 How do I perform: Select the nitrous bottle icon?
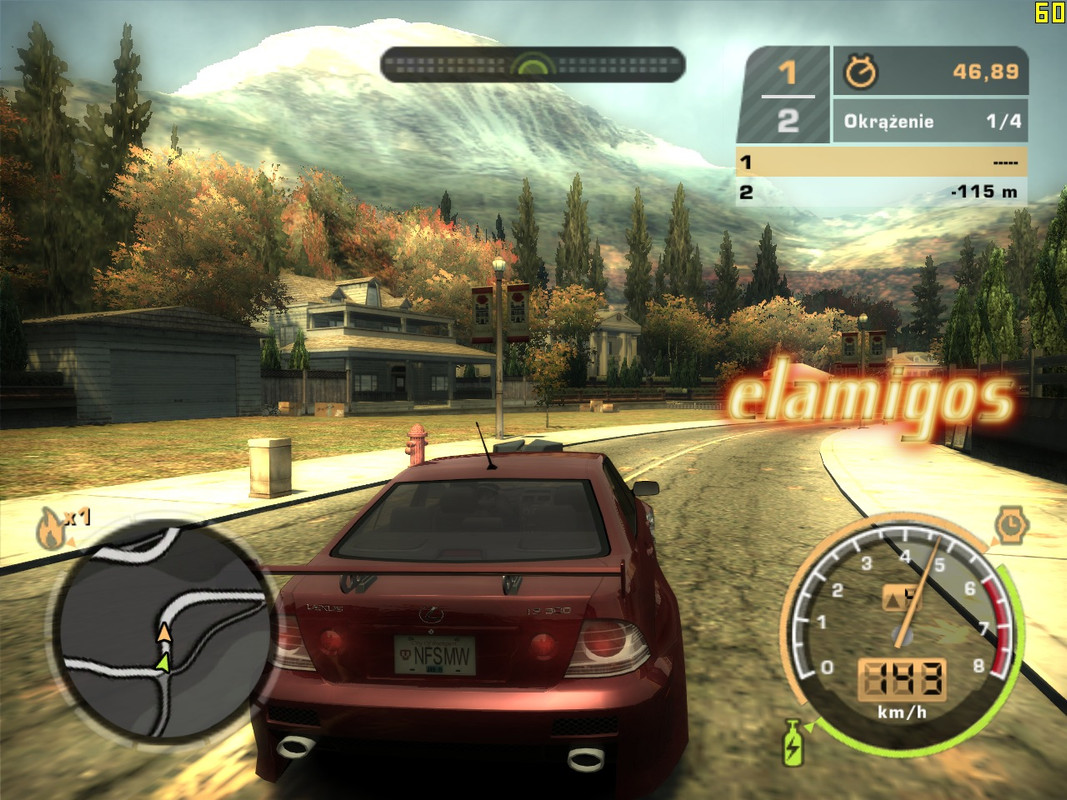792,742
